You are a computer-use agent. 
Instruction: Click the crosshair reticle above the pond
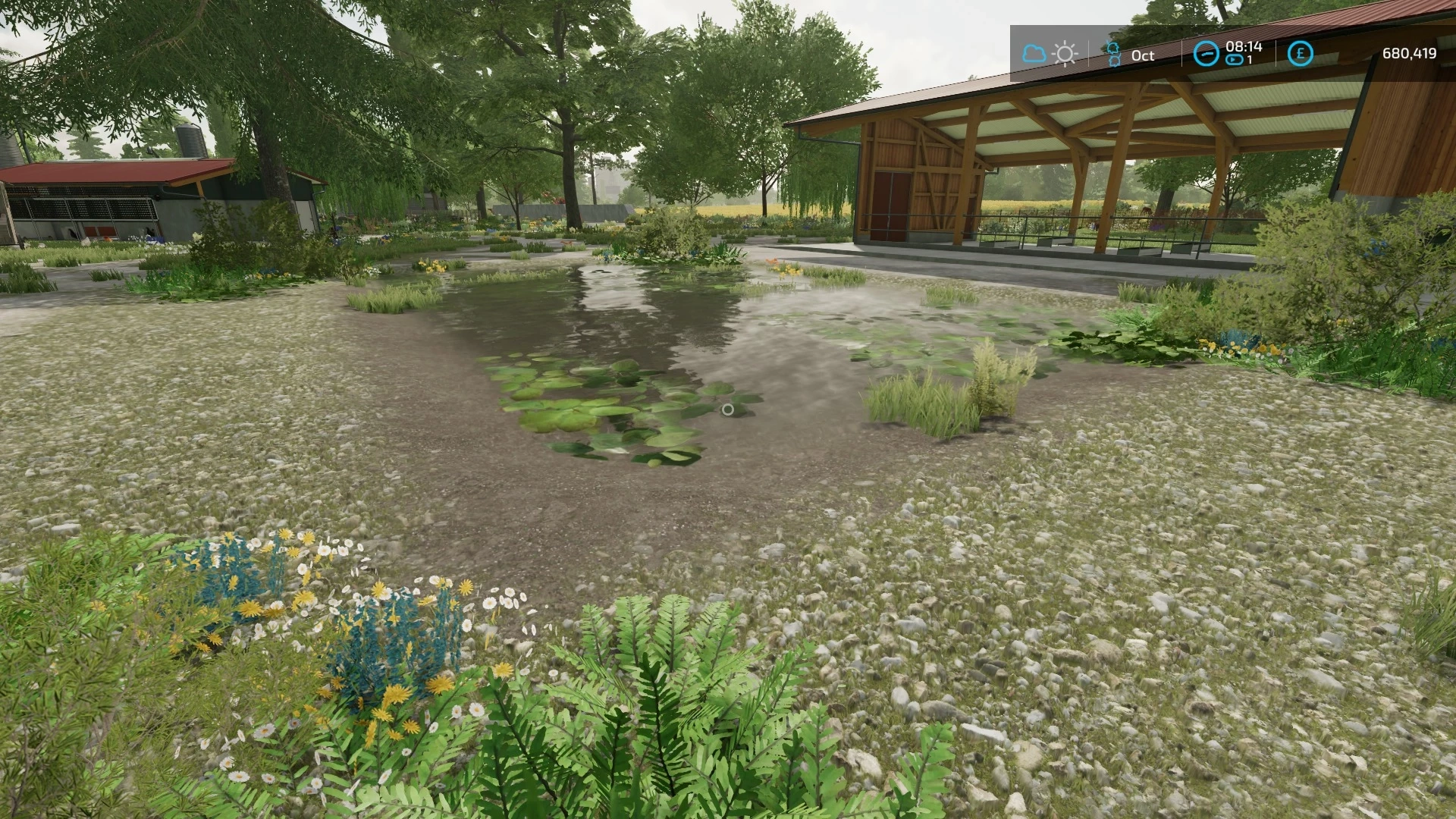tap(729, 409)
